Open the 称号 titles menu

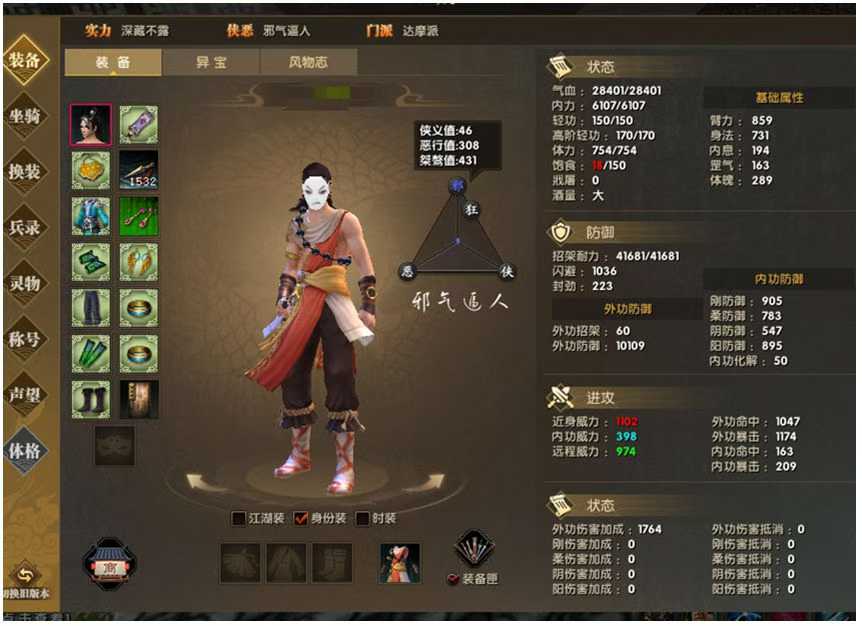click(25, 338)
